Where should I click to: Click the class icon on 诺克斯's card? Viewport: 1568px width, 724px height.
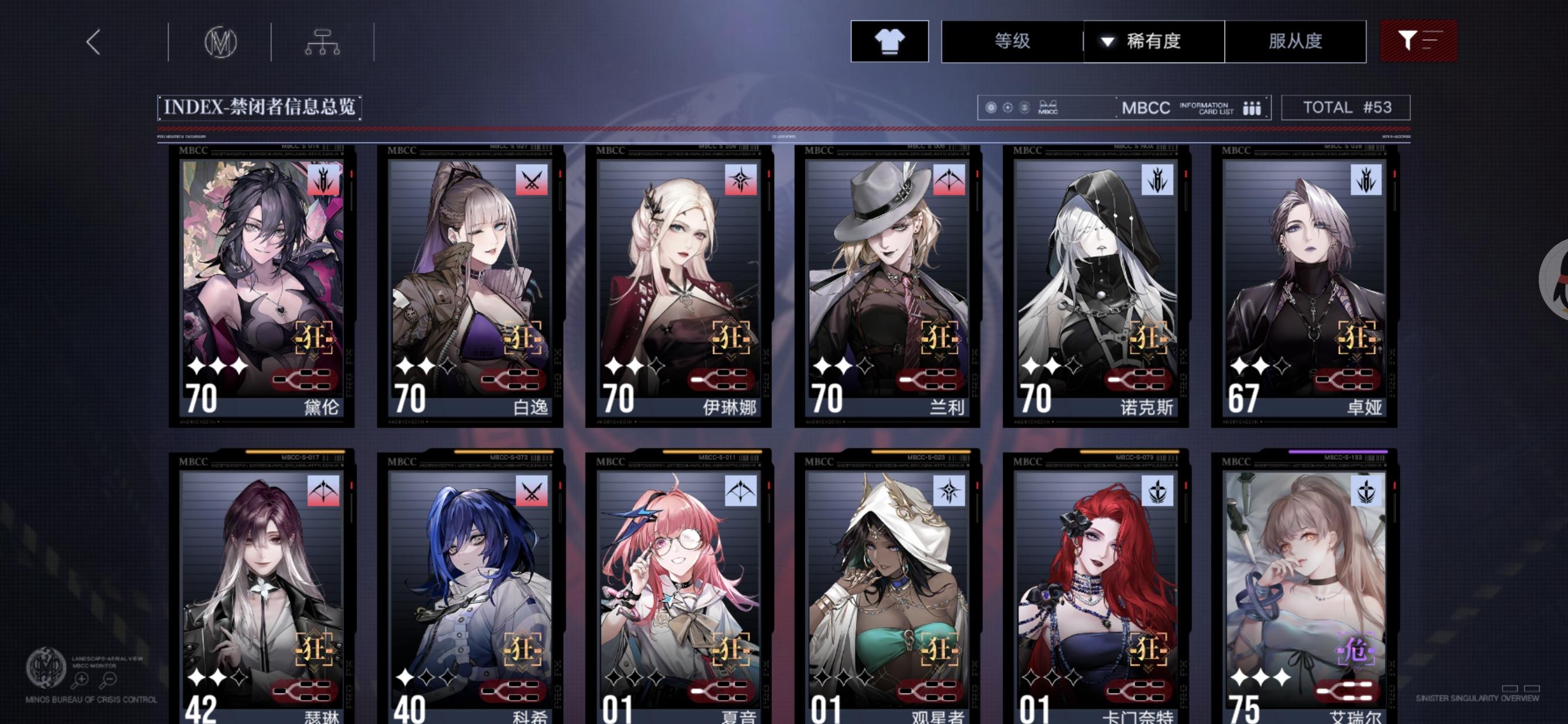coord(1159,179)
